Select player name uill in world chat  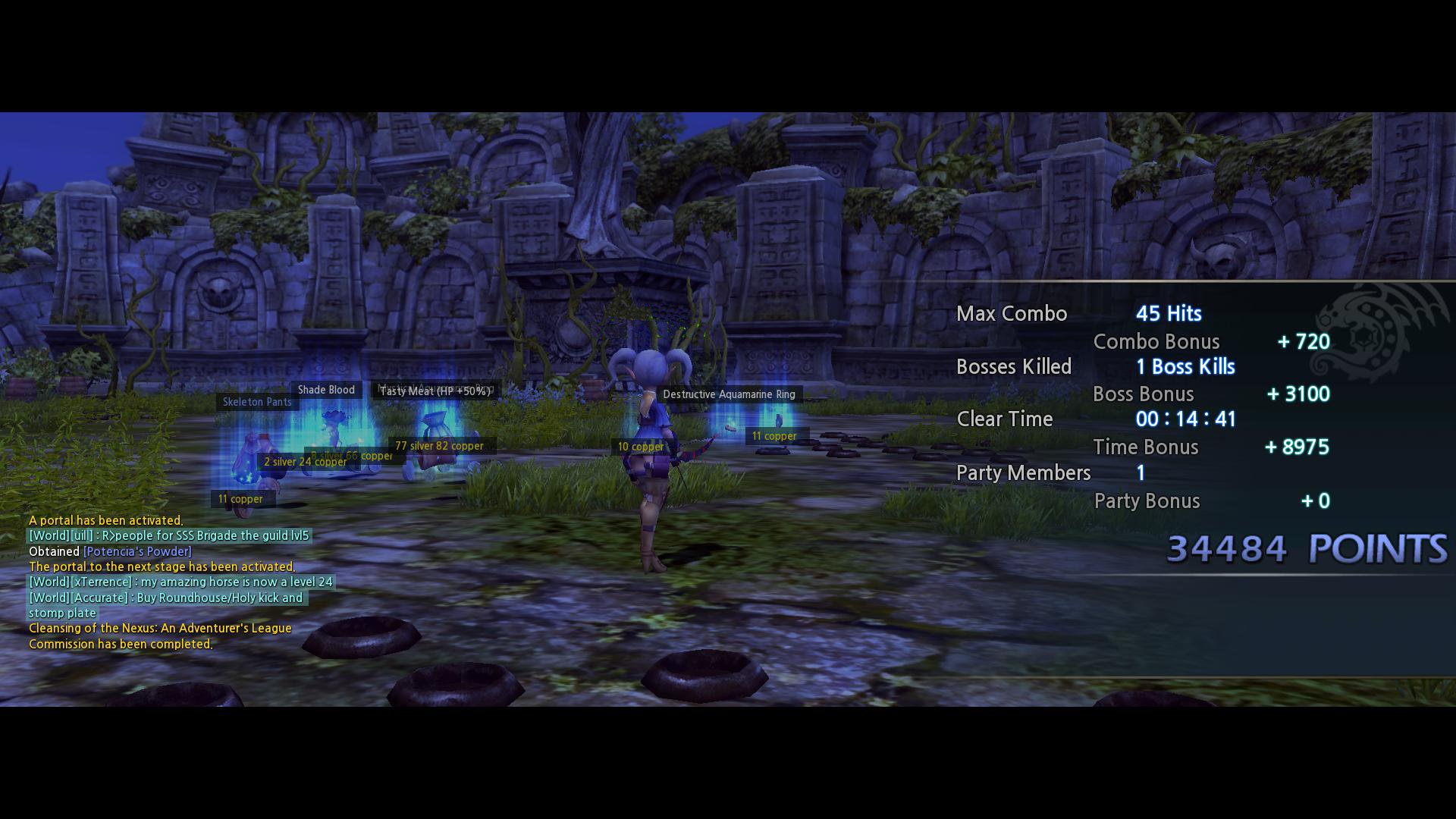tap(82, 535)
